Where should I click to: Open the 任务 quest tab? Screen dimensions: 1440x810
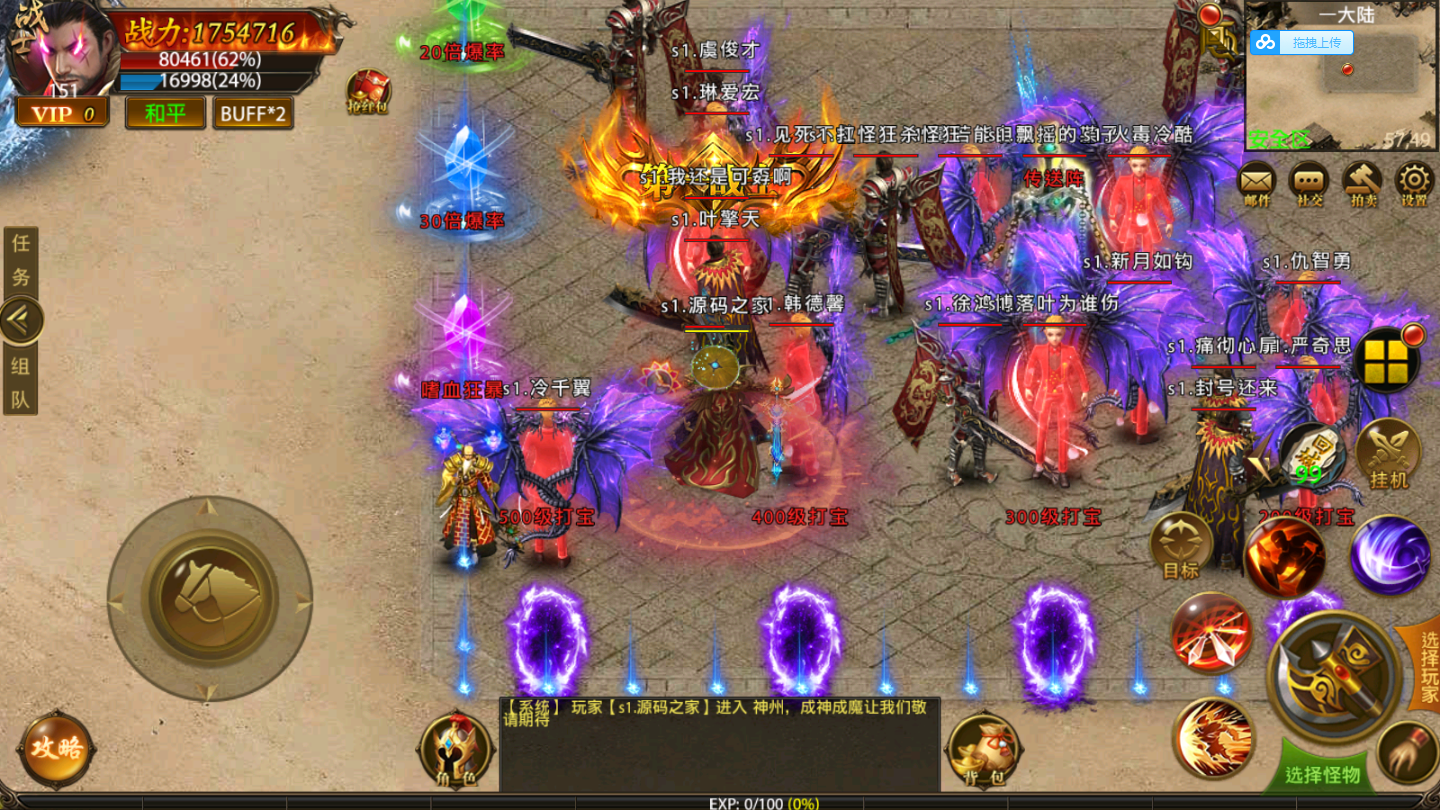click(21, 260)
